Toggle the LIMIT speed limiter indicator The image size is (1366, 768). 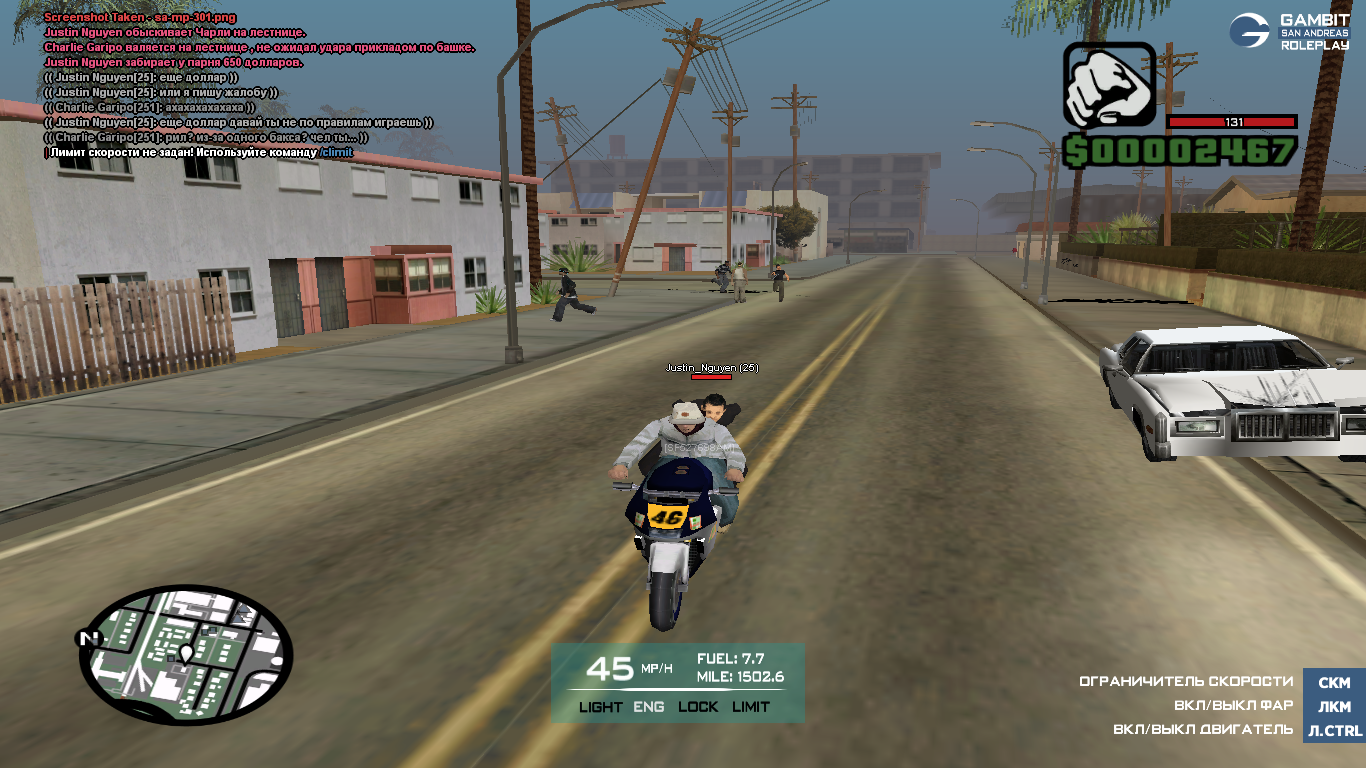click(751, 707)
